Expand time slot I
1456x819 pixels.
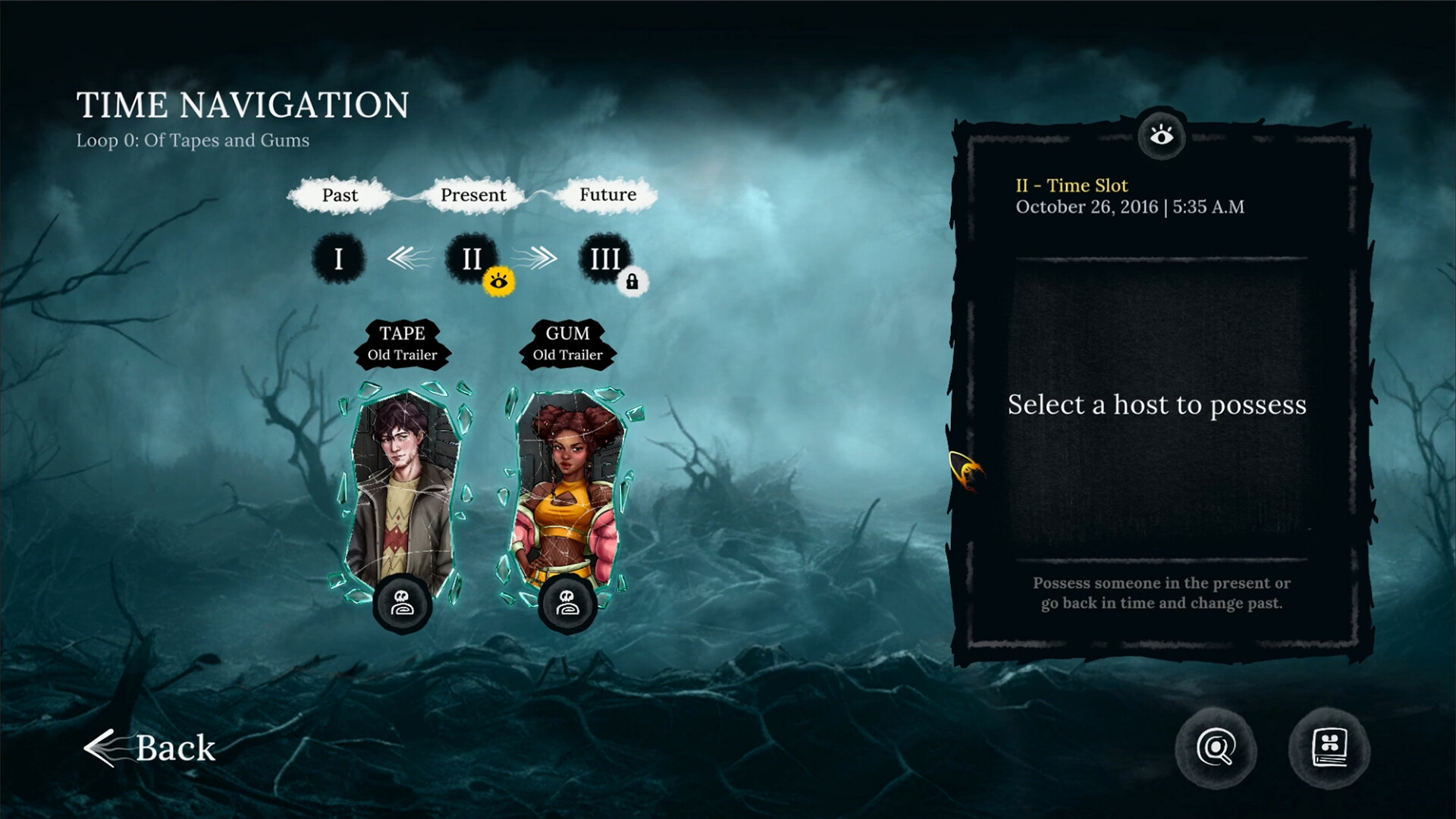(338, 258)
